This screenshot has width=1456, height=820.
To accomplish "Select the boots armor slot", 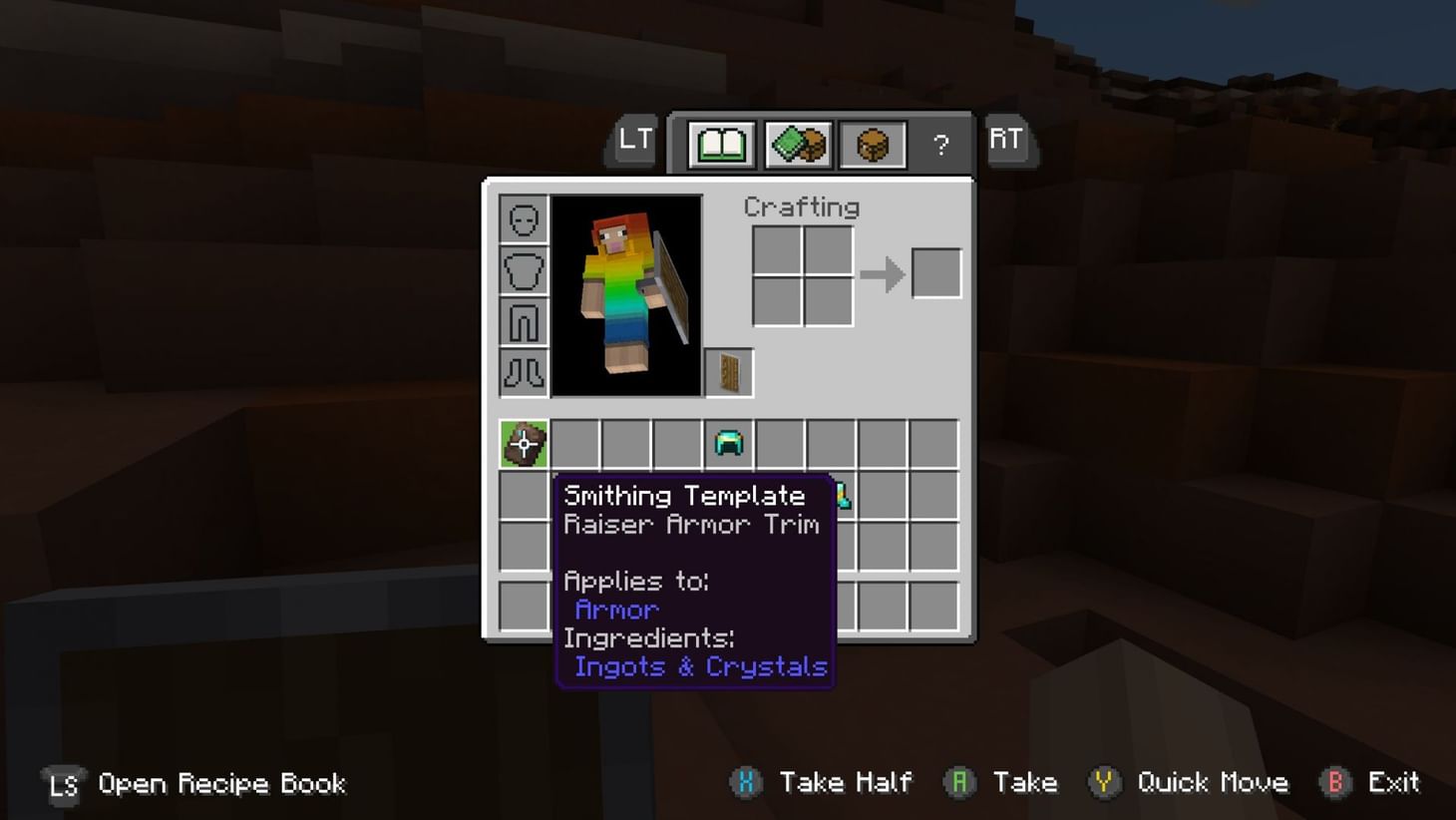I will coord(523,372).
